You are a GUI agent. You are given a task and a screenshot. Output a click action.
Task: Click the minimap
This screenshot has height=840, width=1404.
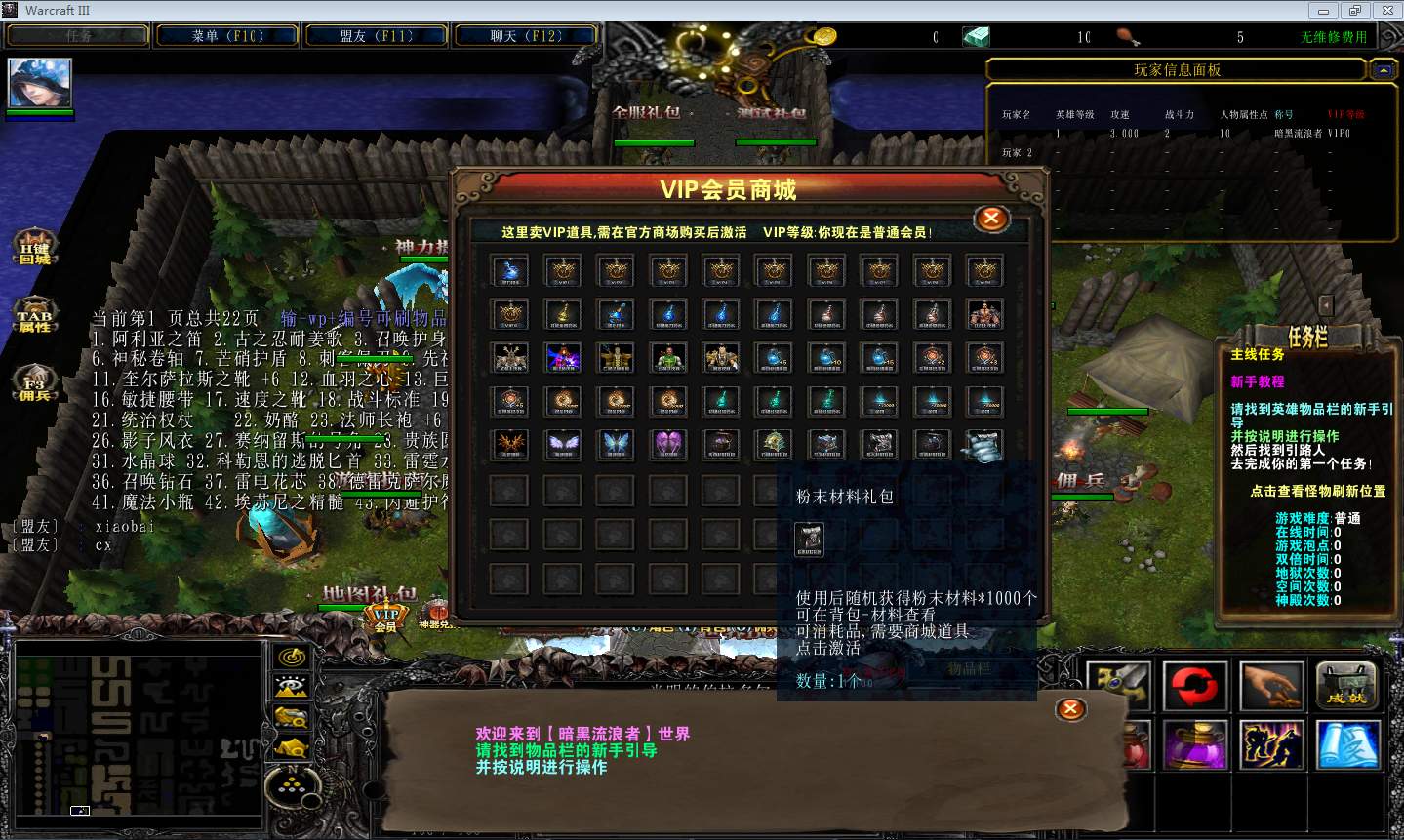click(138, 732)
